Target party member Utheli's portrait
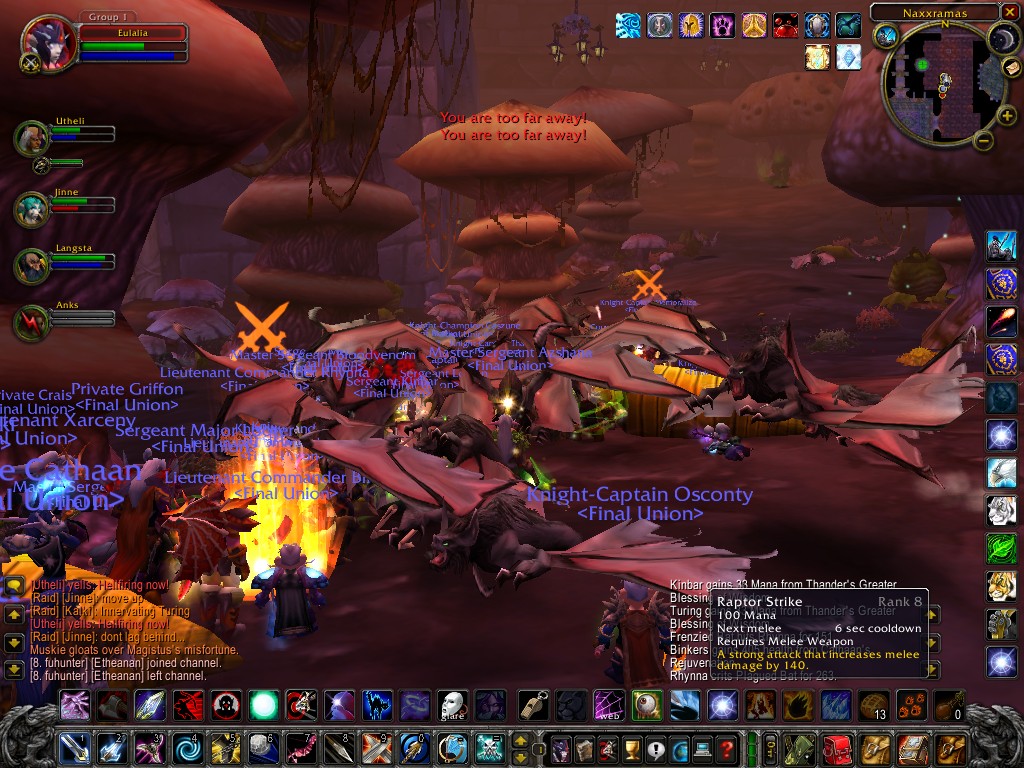1024x768 pixels. 31,139
